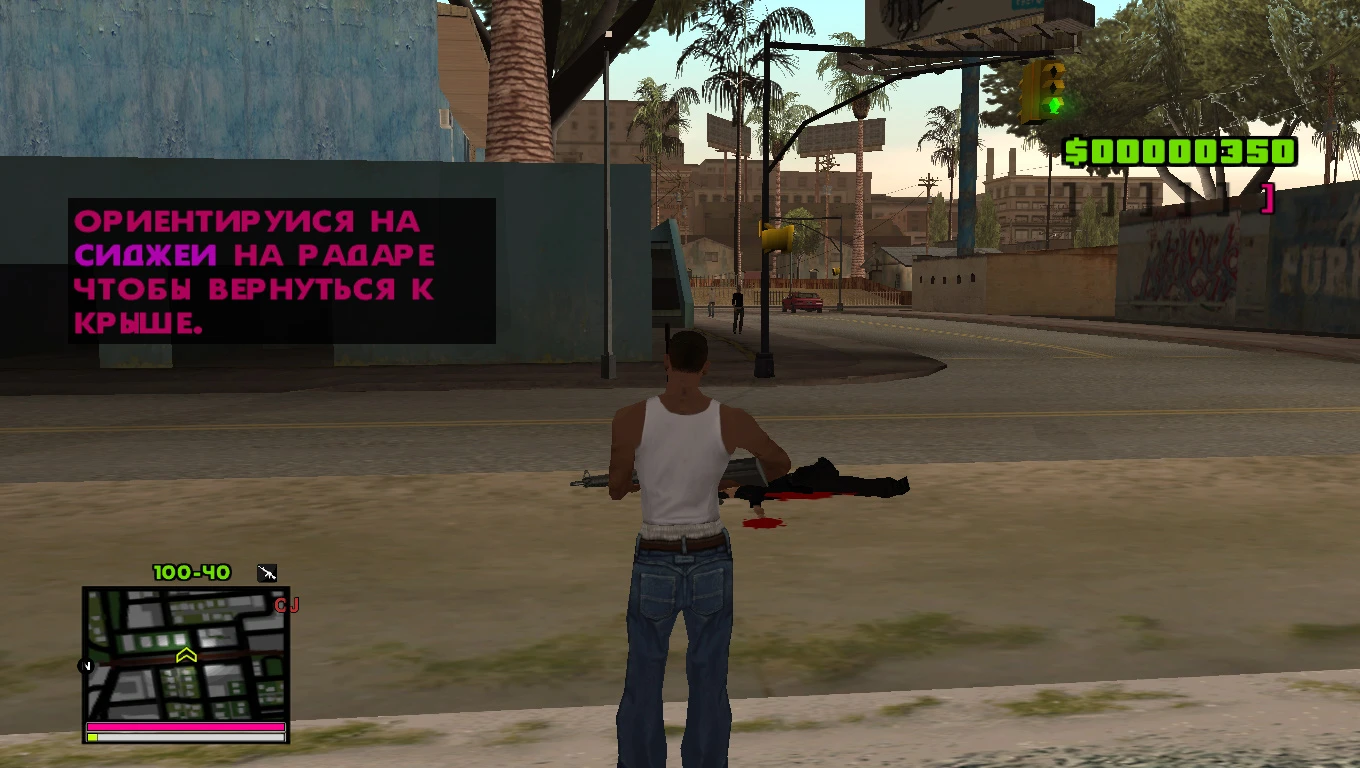Click the rifle weapon icon above the radar
The image size is (1360, 768).
coord(266,572)
